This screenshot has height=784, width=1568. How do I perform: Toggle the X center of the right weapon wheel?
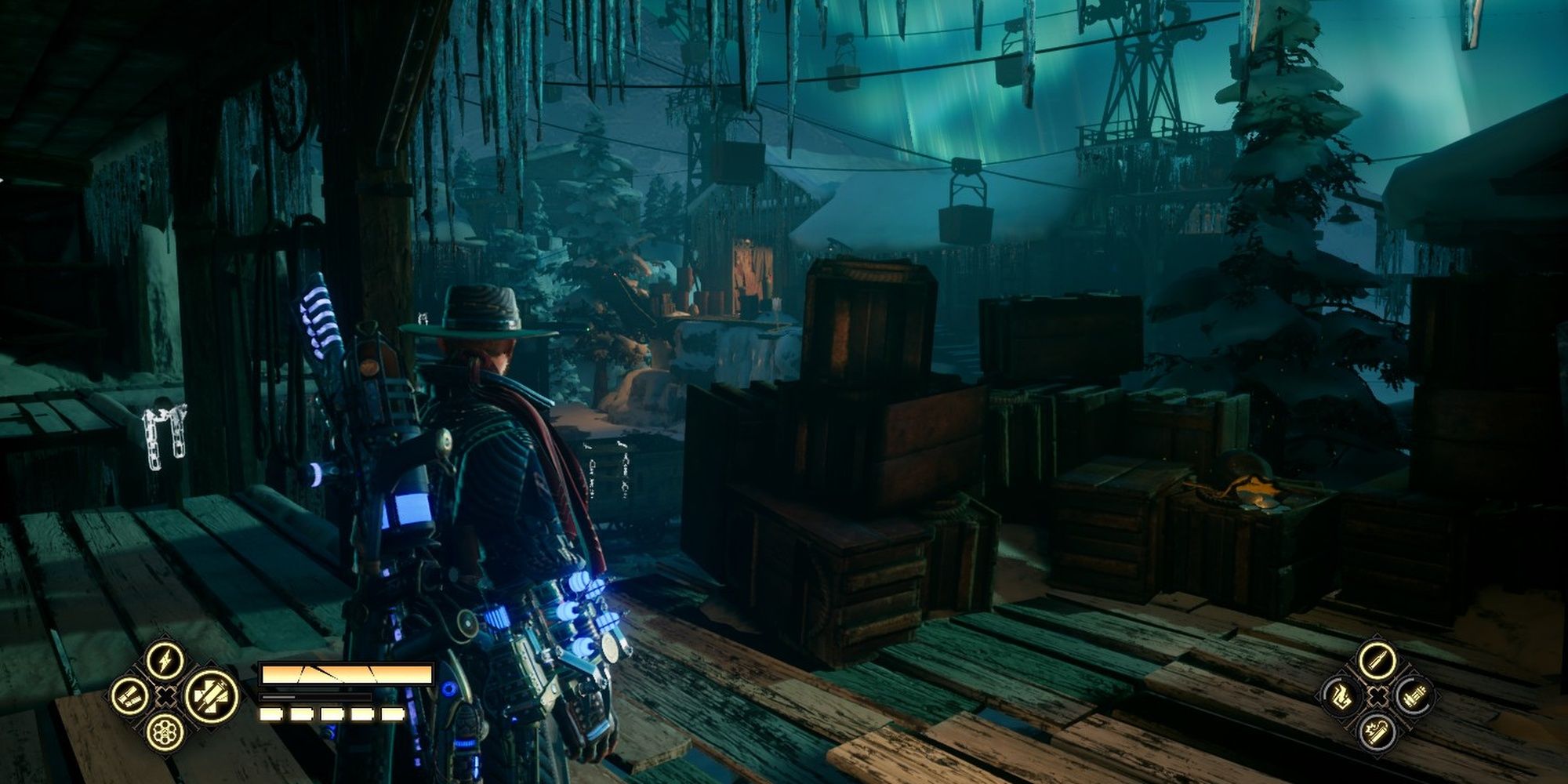click(x=1378, y=695)
